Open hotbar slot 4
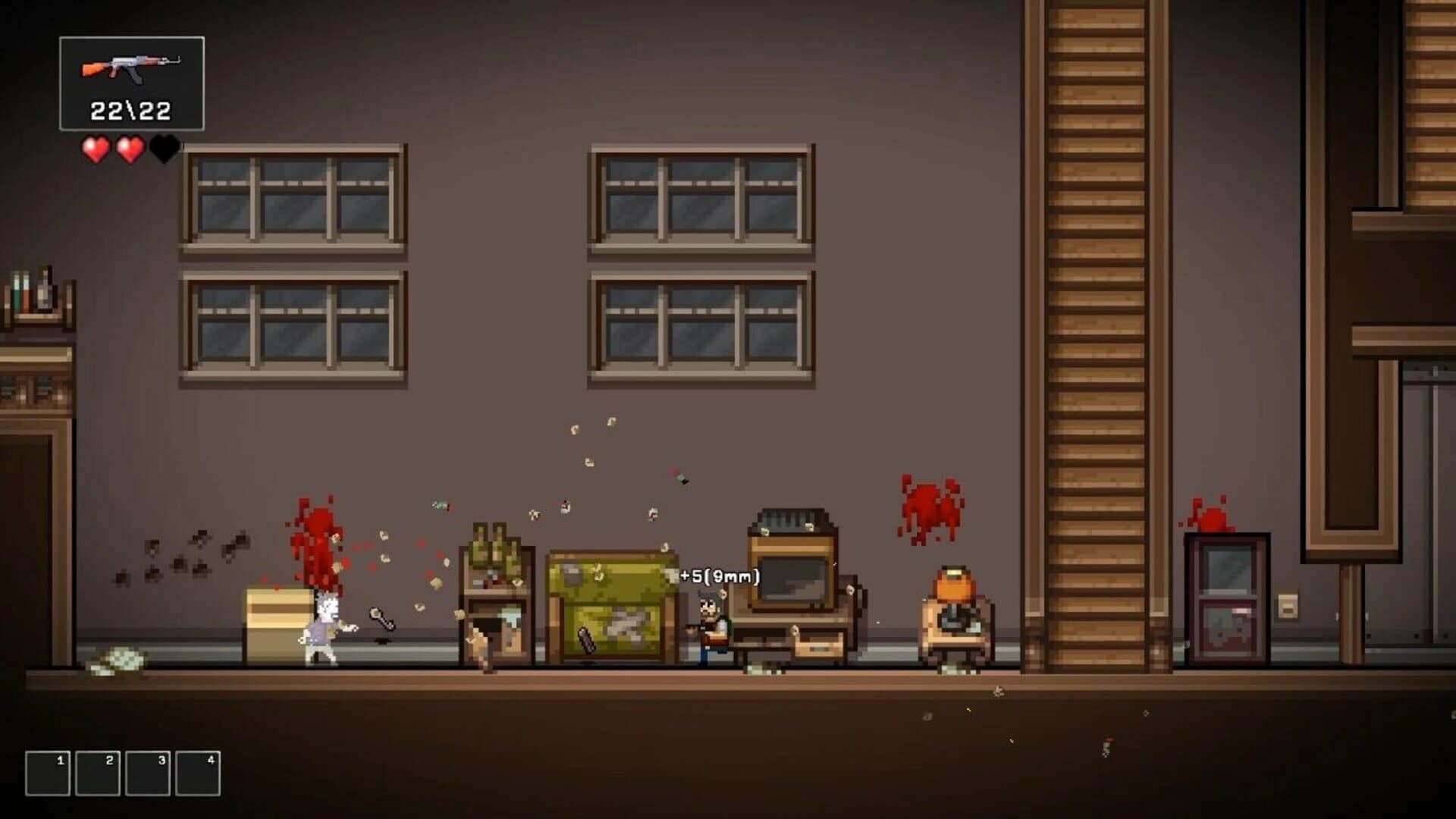Image resolution: width=1456 pixels, height=819 pixels. tap(196, 773)
